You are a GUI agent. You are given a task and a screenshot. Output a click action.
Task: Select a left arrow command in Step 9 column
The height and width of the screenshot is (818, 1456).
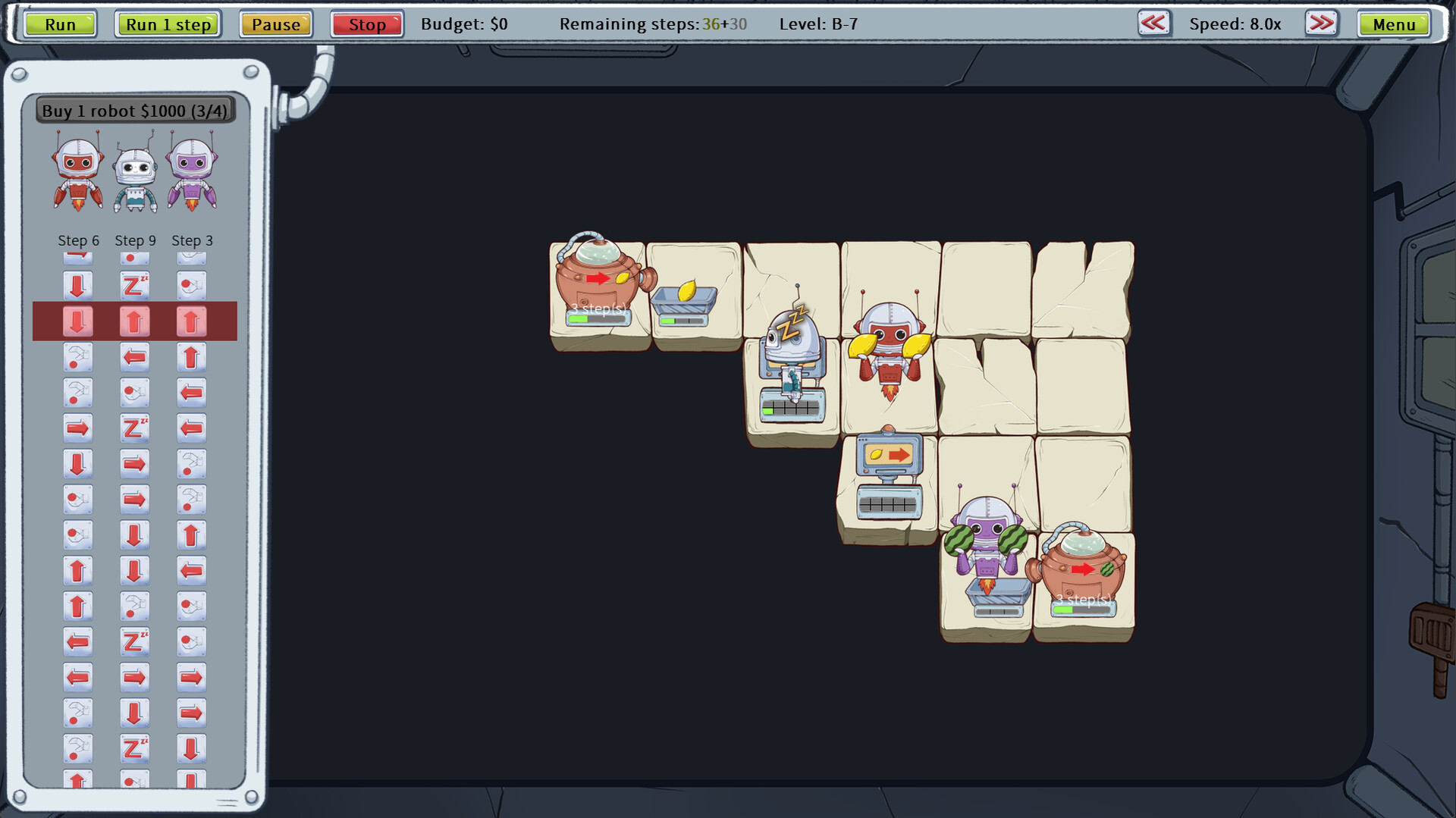[x=135, y=356]
